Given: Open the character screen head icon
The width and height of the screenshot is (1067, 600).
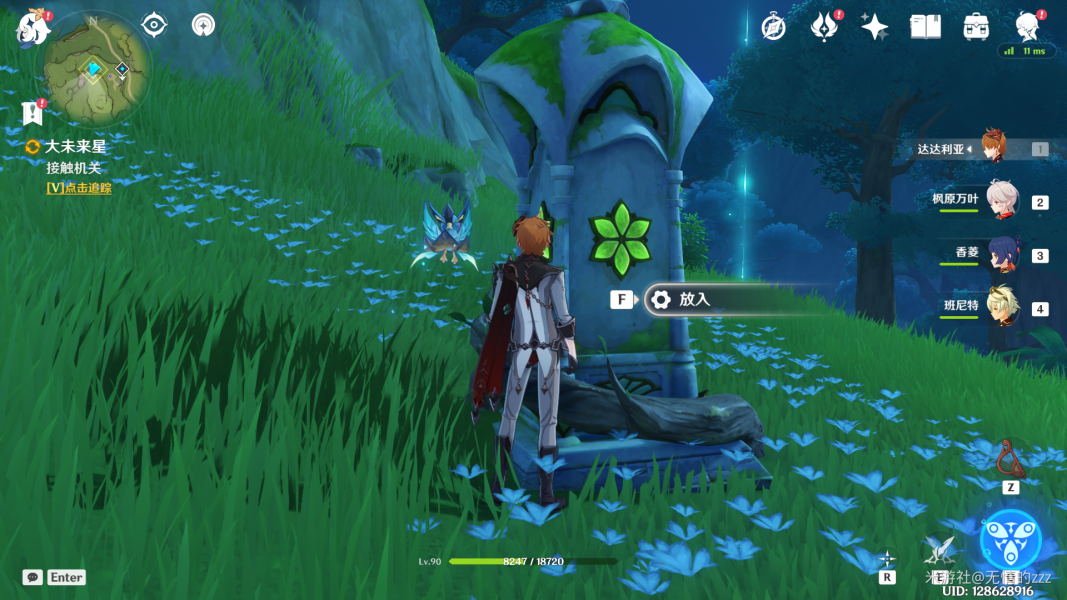Looking at the screenshot, I should (1026, 27).
